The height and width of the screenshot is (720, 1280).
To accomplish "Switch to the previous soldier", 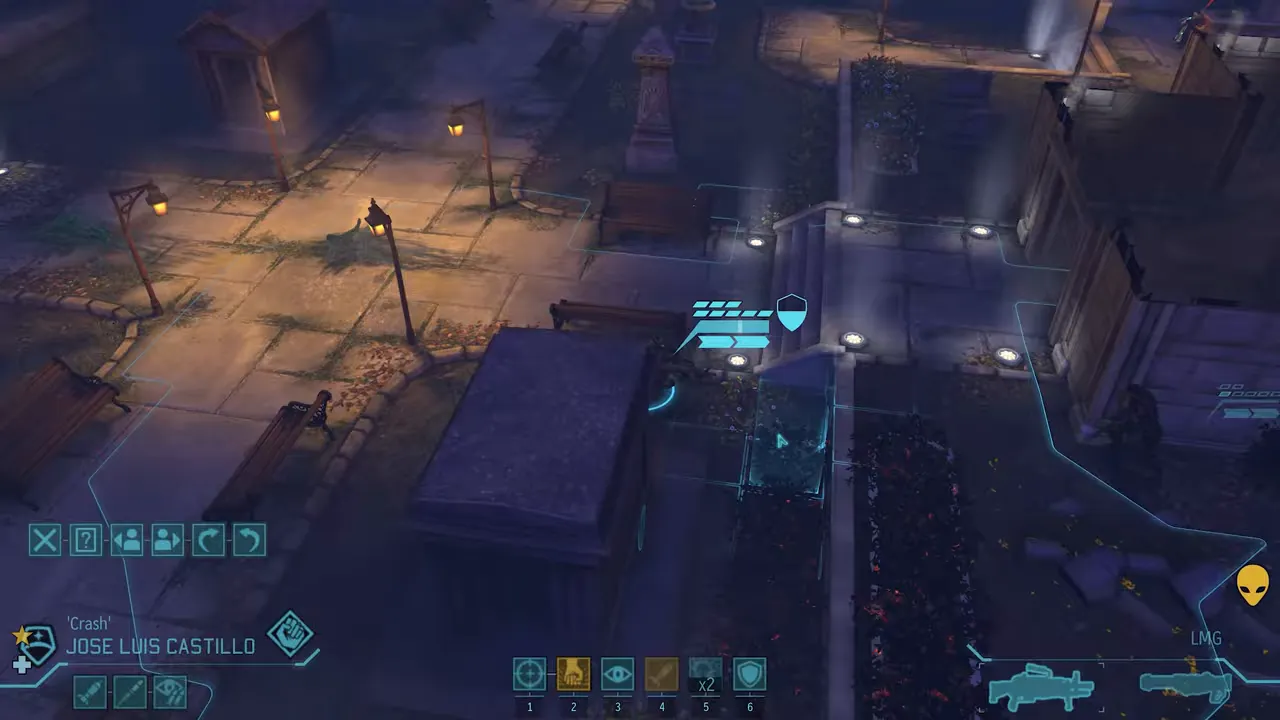I will (126, 540).
